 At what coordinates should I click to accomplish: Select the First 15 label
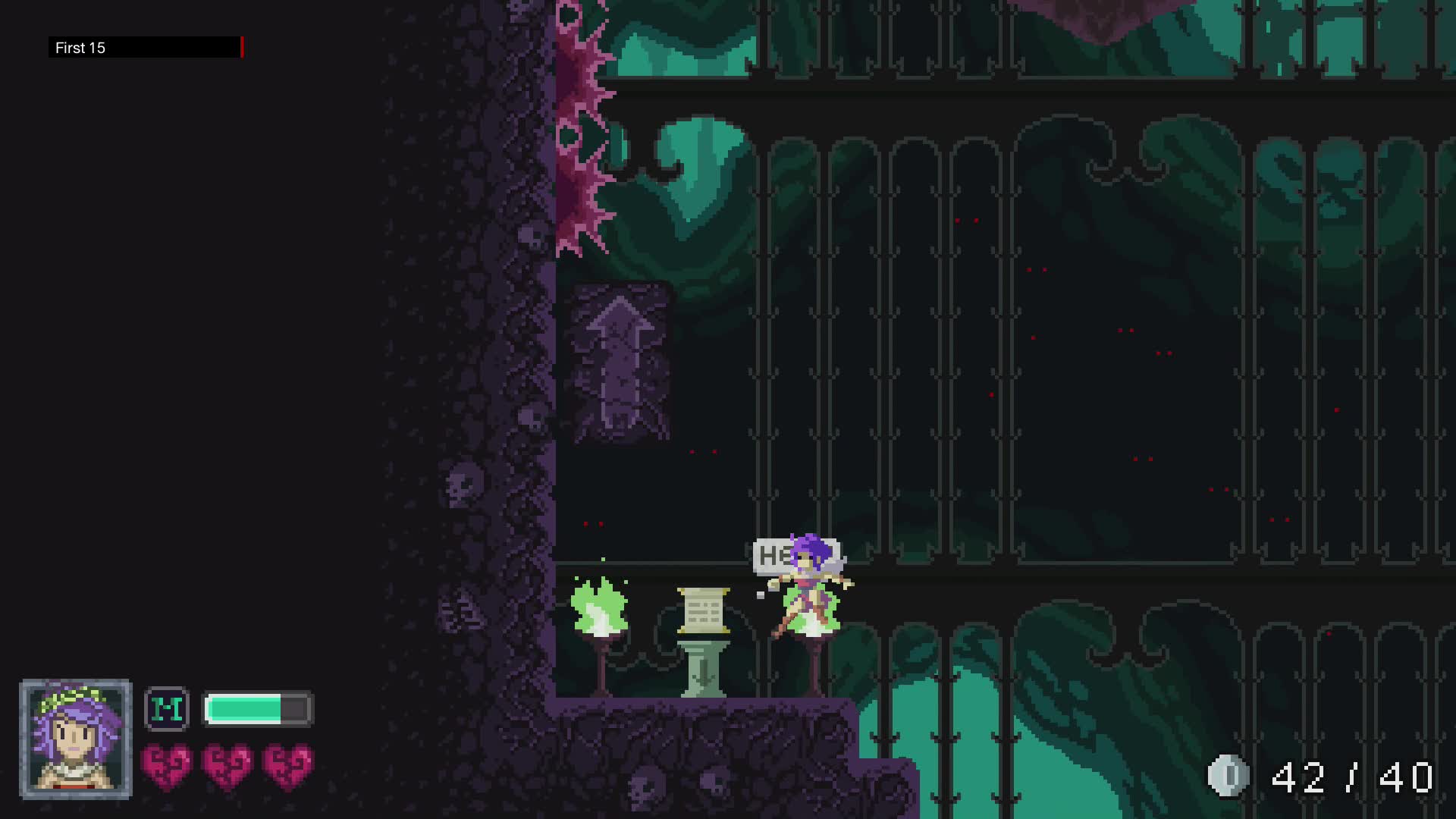tap(80, 48)
